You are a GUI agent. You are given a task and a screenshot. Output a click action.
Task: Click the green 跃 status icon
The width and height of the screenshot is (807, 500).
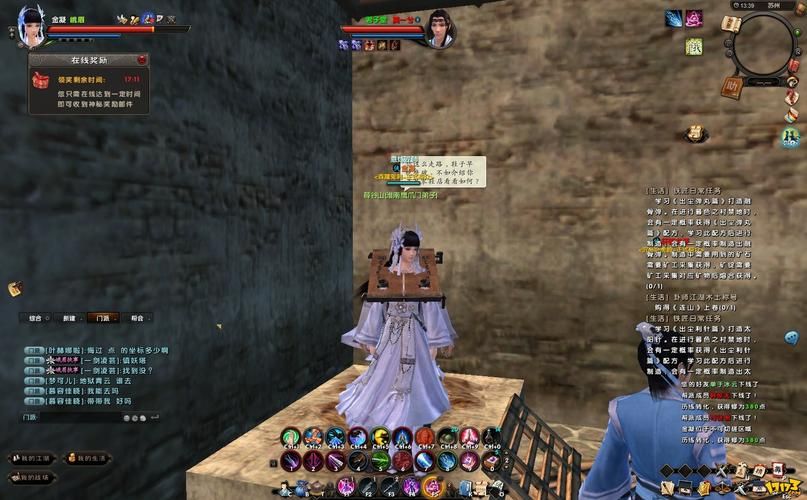[x=693, y=46]
